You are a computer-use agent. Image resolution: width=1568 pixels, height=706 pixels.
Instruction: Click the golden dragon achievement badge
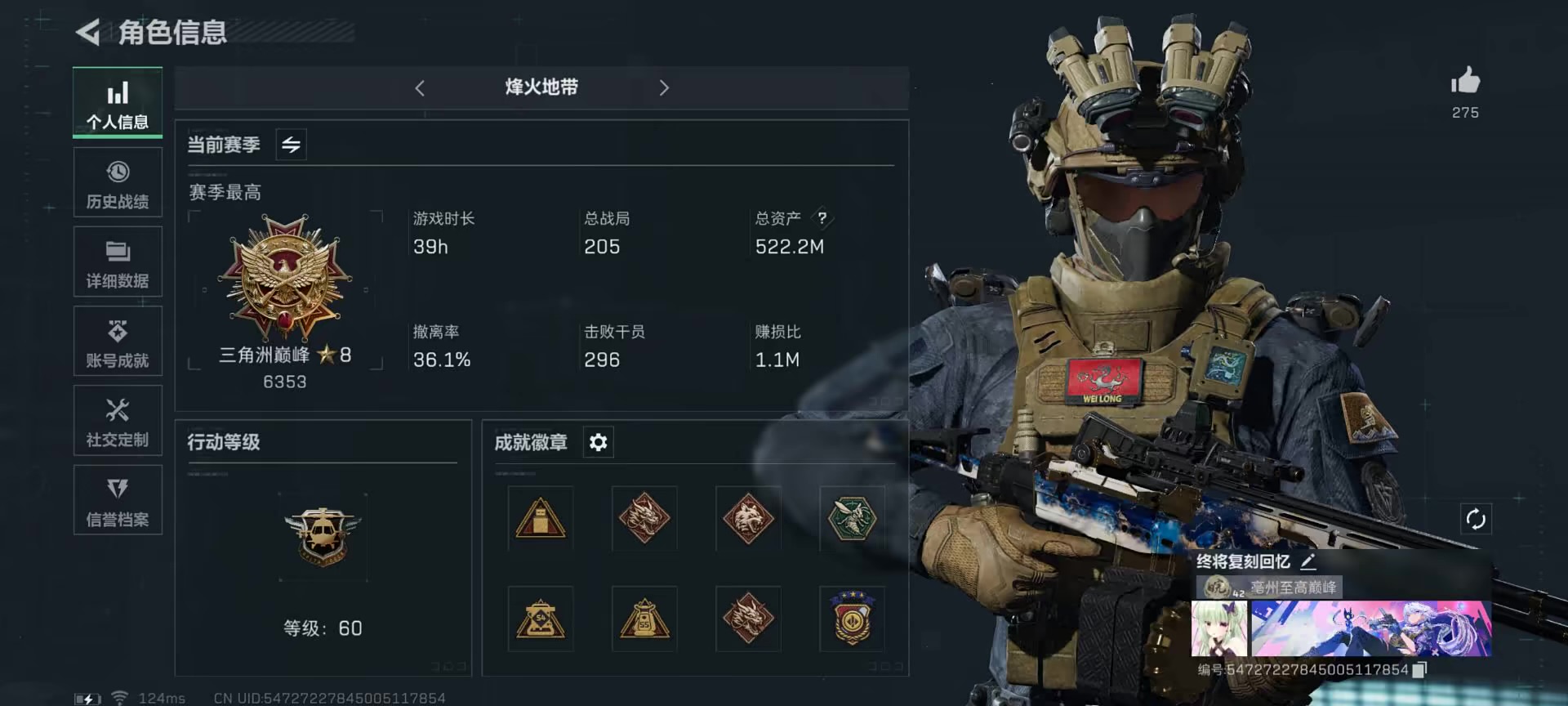click(x=644, y=519)
